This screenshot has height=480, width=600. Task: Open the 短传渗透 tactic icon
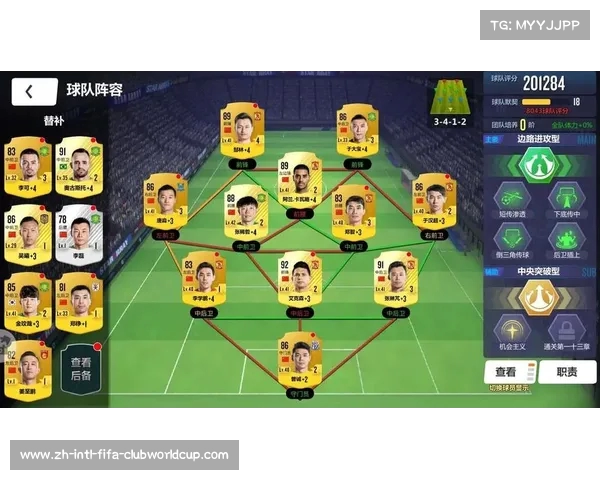click(512, 204)
